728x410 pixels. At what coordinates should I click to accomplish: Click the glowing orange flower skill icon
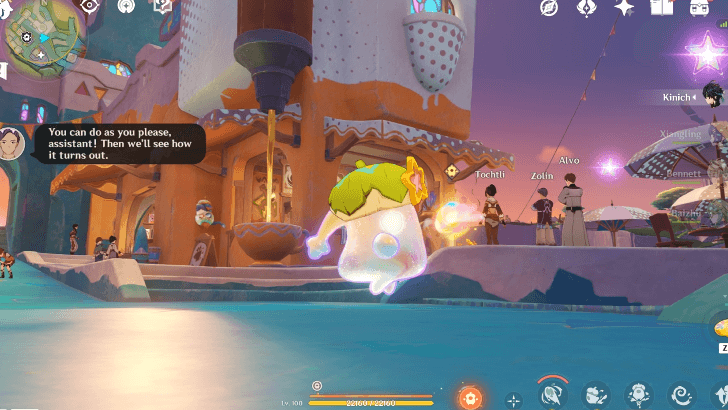pyautogui.click(x=469, y=397)
